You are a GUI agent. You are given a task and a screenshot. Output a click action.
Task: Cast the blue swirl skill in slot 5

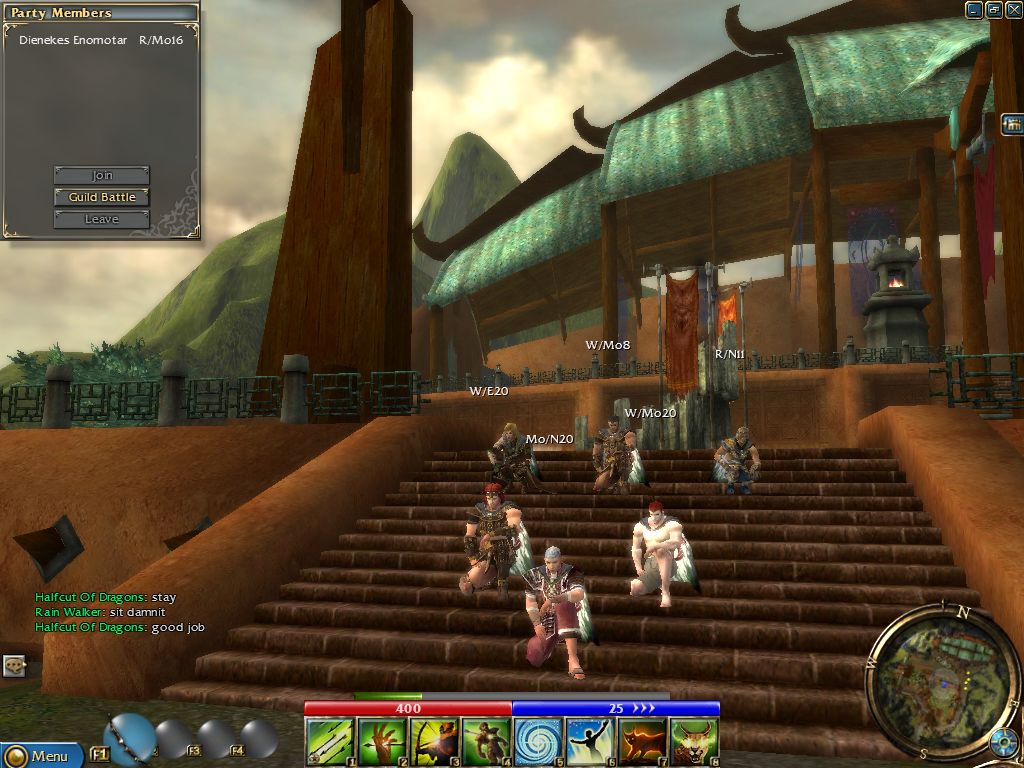pyautogui.click(x=538, y=743)
